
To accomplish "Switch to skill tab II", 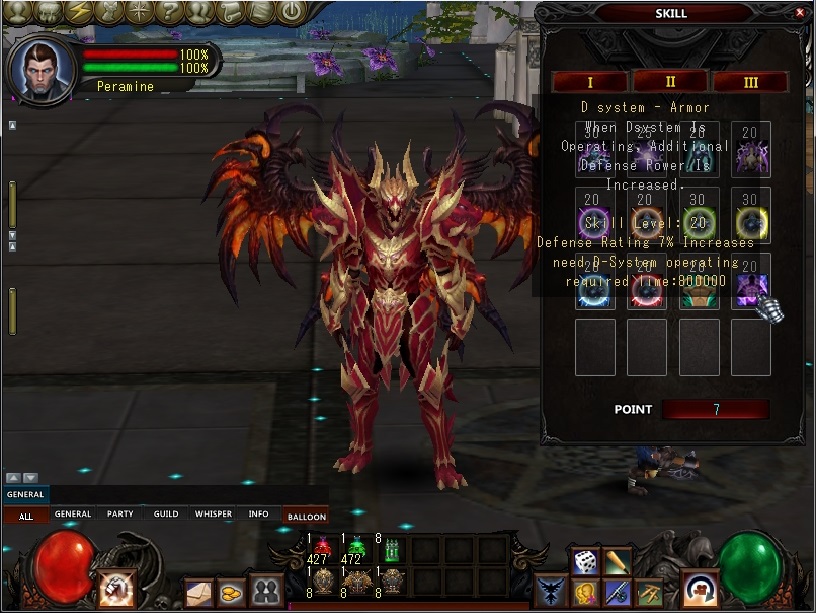I will tap(671, 82).
